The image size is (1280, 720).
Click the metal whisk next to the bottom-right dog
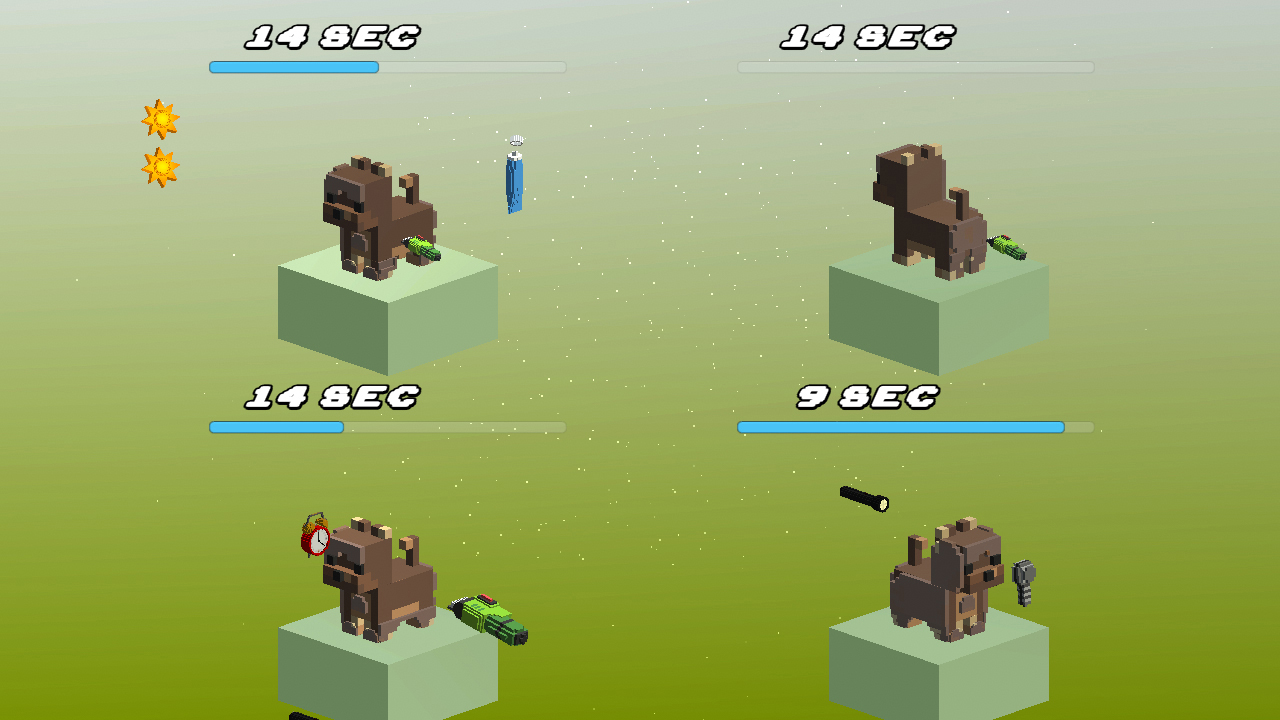(x=1023, y=580)
